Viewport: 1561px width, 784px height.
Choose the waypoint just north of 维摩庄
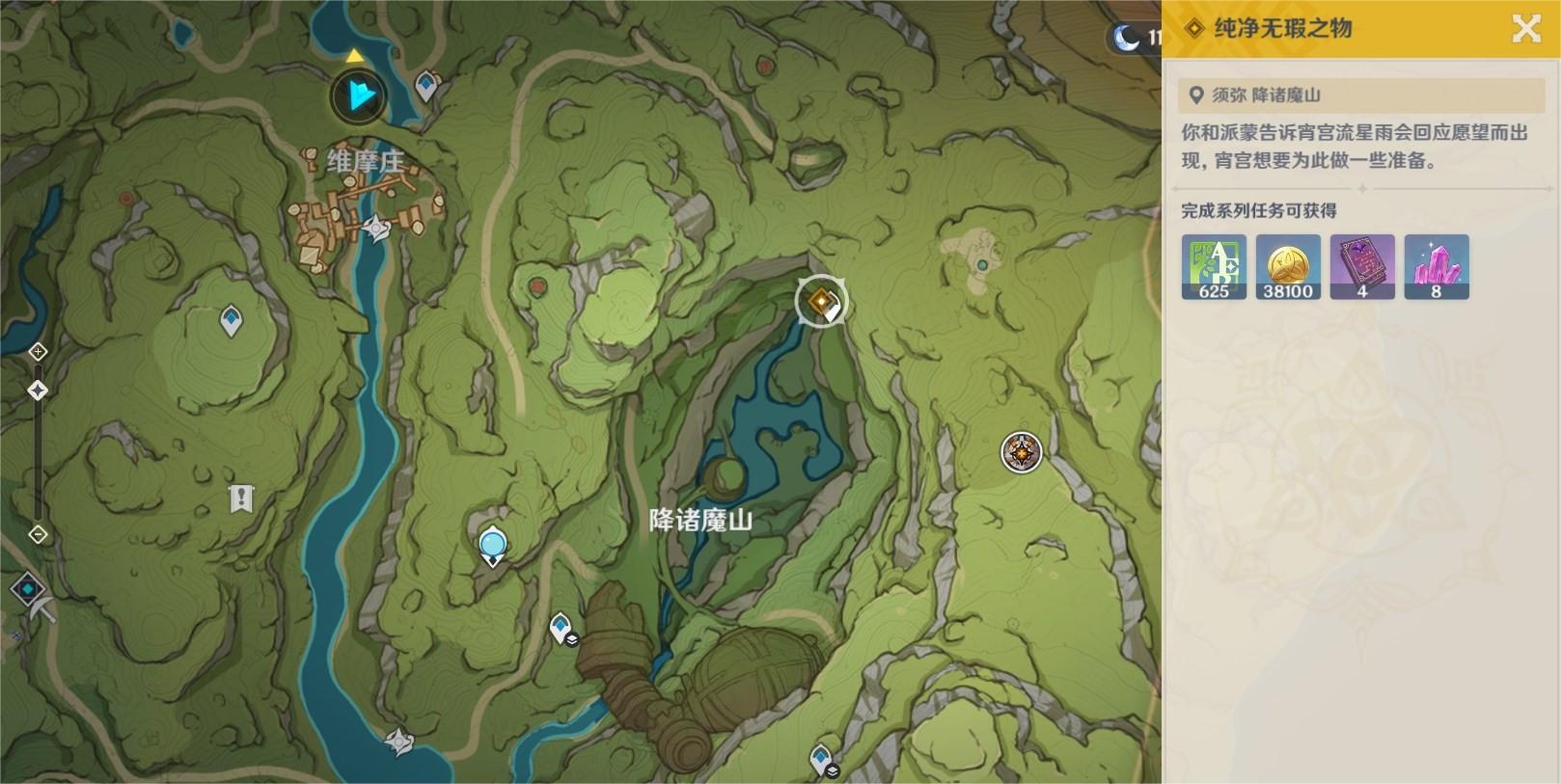(x=426, y=86)
